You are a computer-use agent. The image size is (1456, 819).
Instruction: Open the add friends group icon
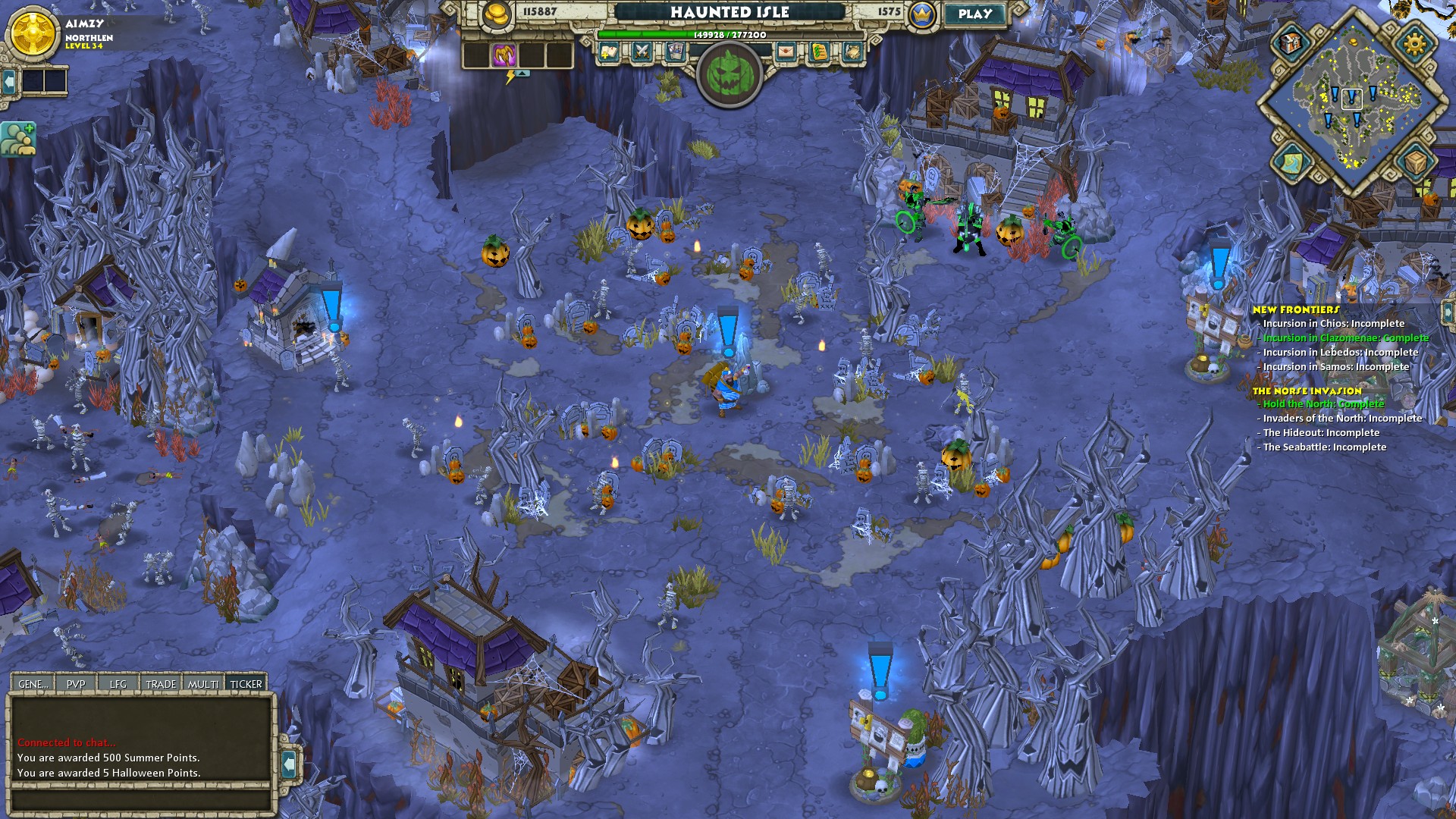pyautogui.click(x=18, y=139)
